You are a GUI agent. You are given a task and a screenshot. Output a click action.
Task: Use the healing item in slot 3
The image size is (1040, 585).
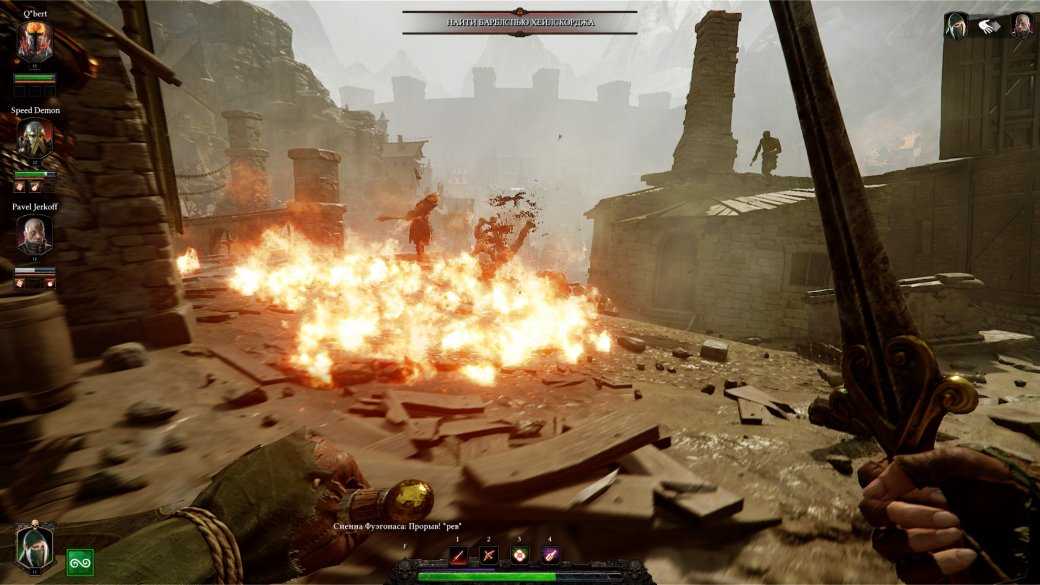tap(519, 555)
